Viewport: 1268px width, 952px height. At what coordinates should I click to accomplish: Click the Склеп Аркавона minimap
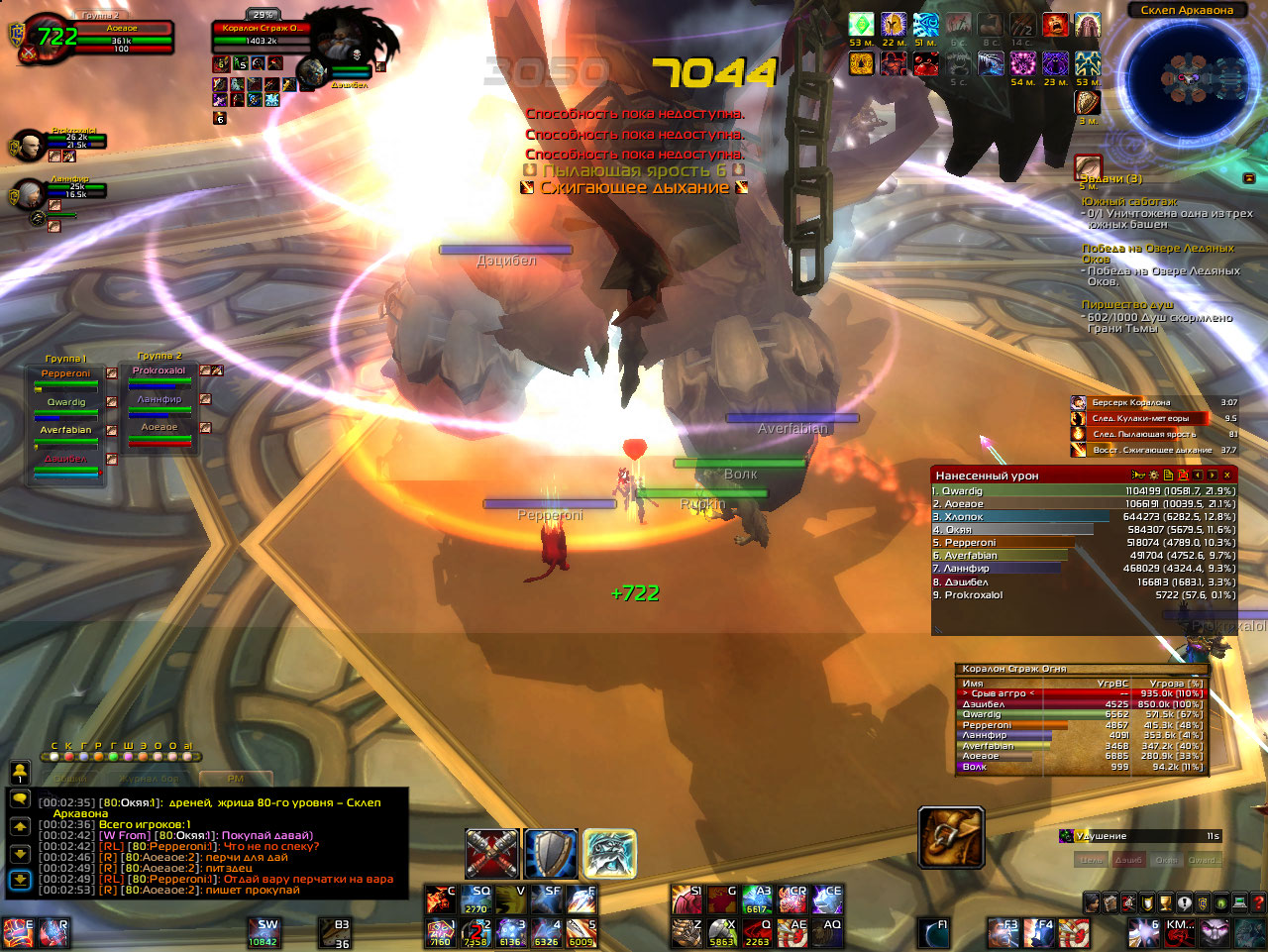coord(1186,78)
